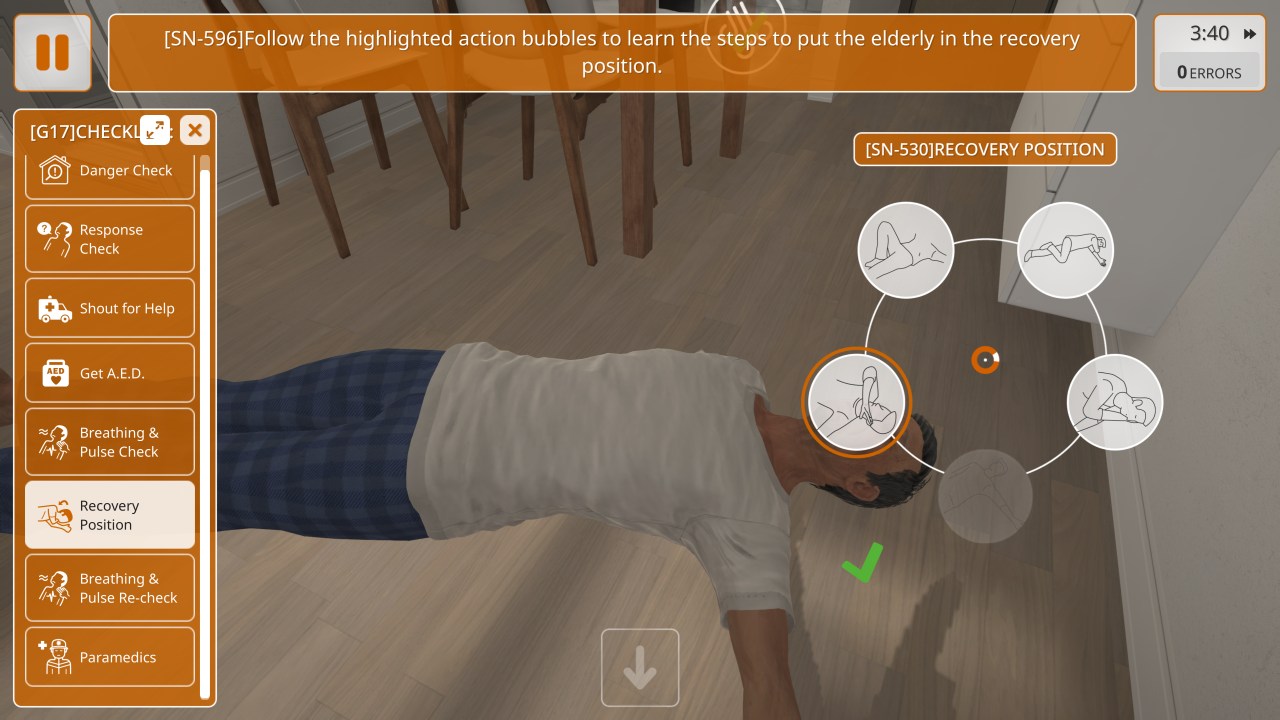Select the Recovery Position checklist entry

click(109, 515)
